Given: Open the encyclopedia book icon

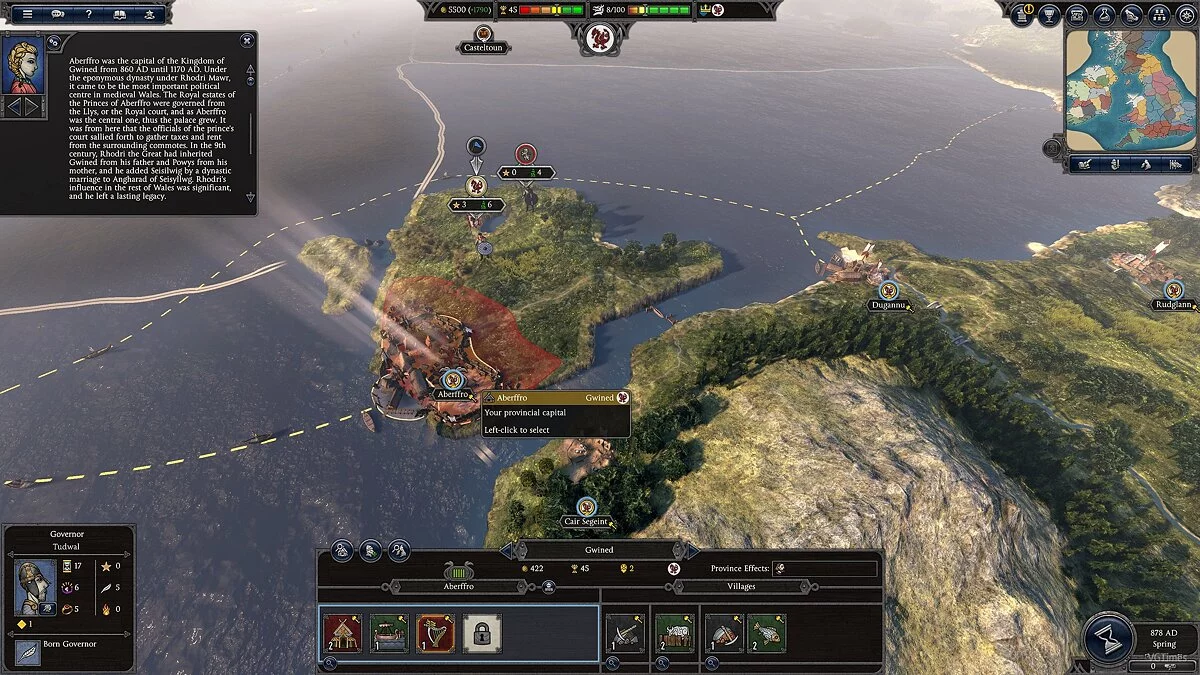Looking at the screenshot, I should (120, 14).
